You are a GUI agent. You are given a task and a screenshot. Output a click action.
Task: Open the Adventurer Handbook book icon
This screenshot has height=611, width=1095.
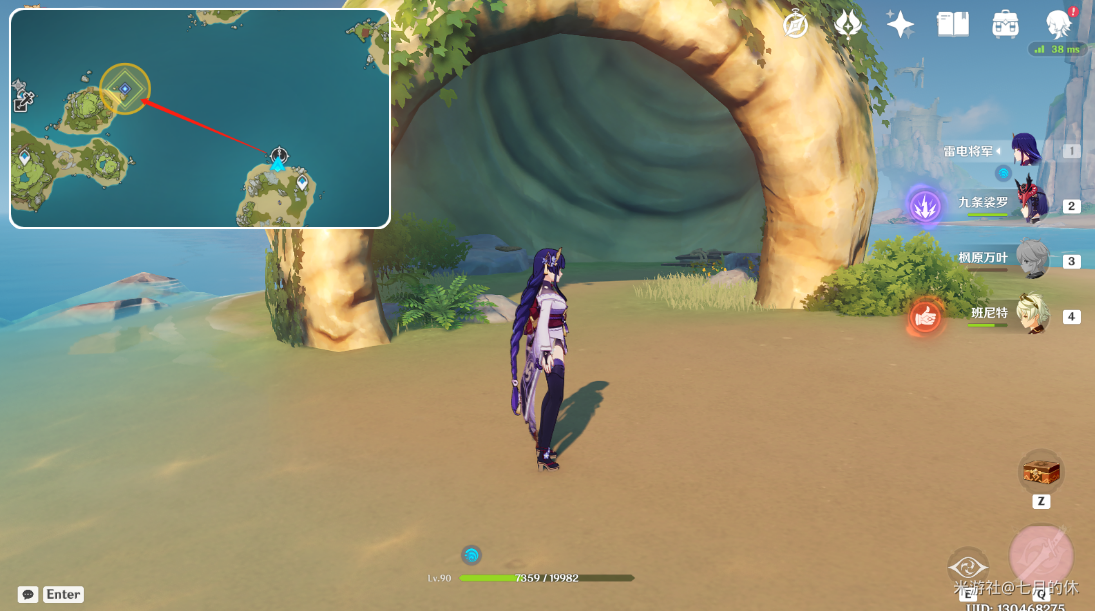pyautogui.click(x=952, y=24)
